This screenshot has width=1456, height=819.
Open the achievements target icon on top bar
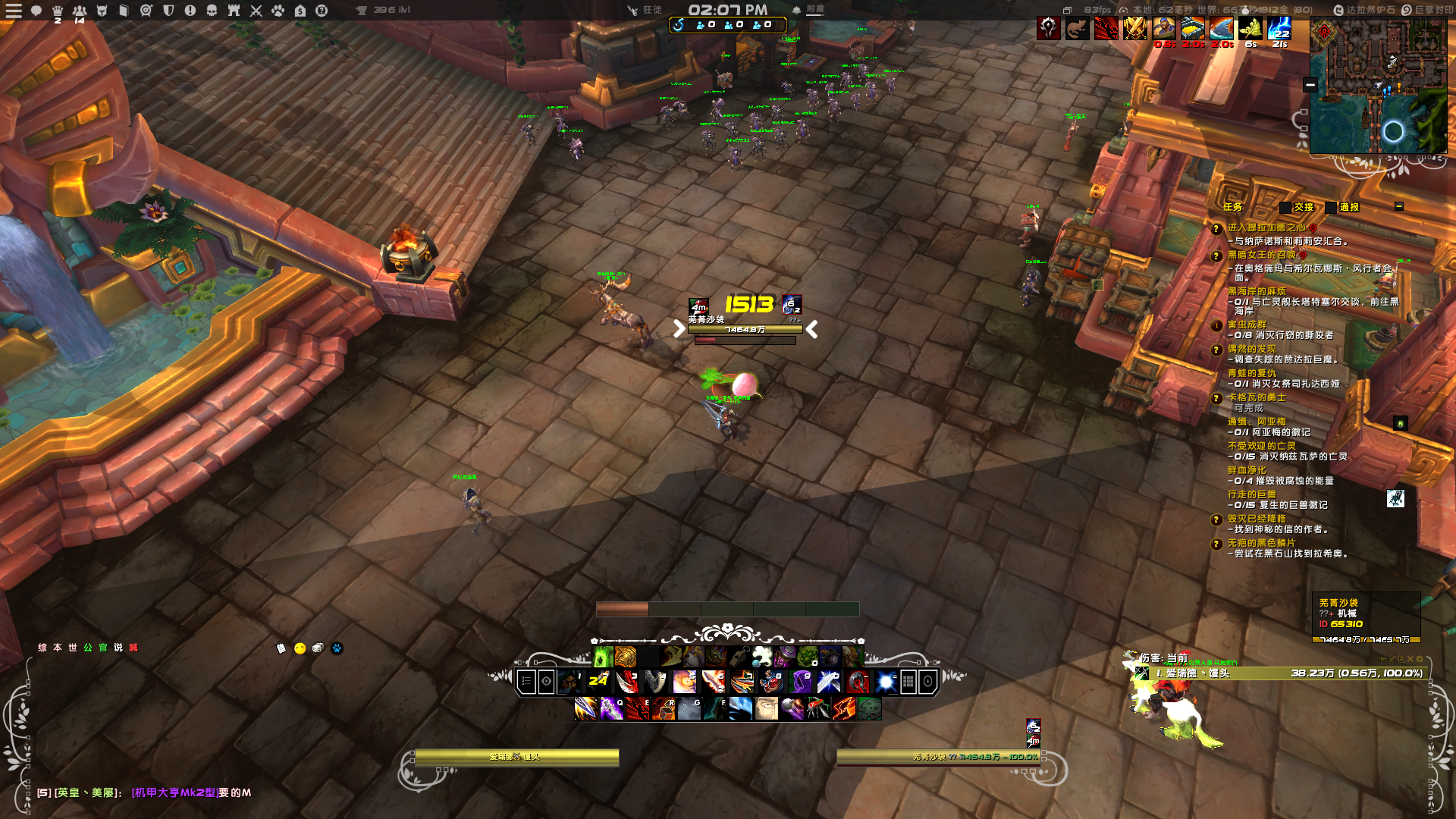[146, 11]
